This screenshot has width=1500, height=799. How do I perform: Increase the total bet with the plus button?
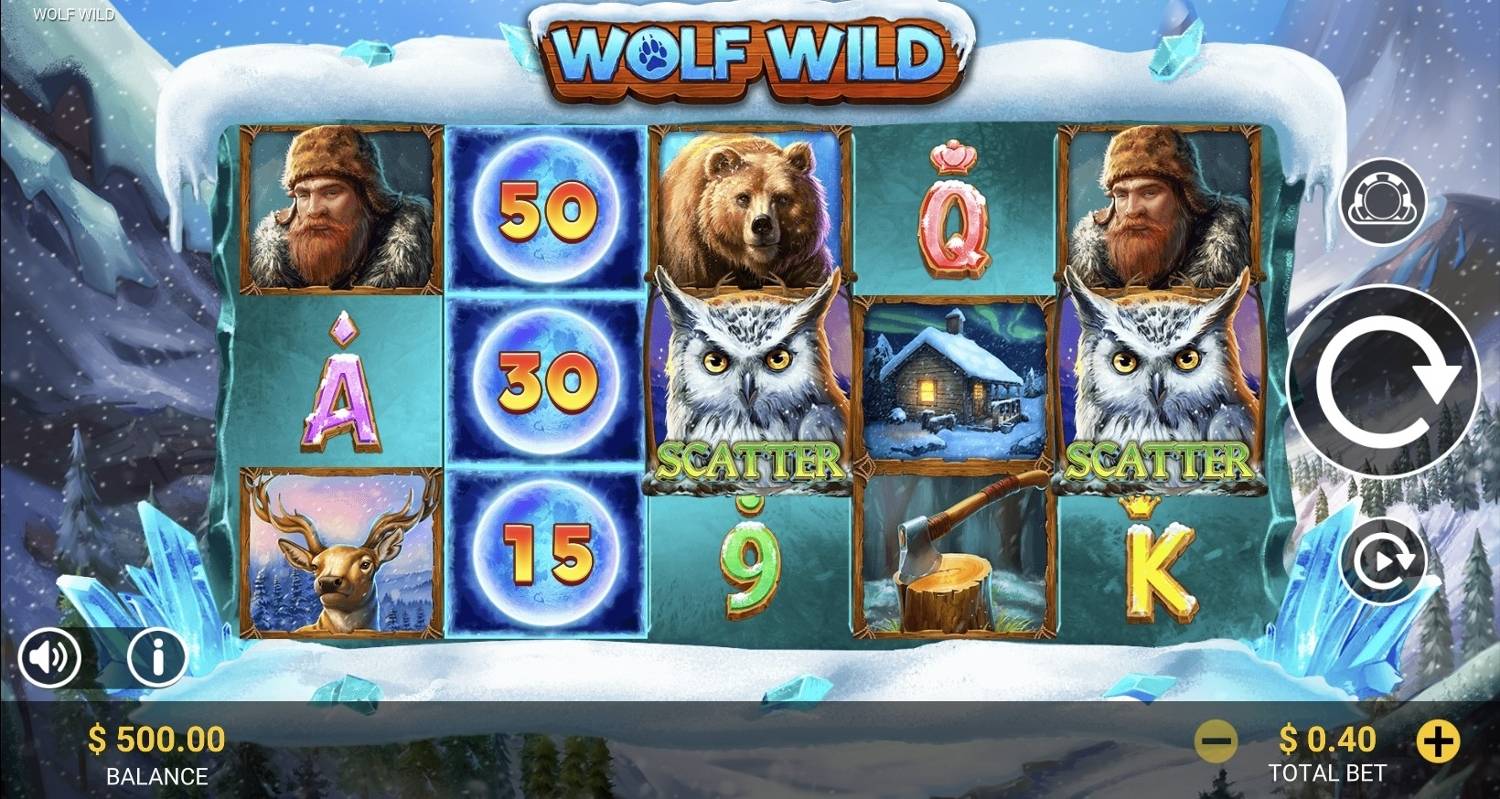1438,740
